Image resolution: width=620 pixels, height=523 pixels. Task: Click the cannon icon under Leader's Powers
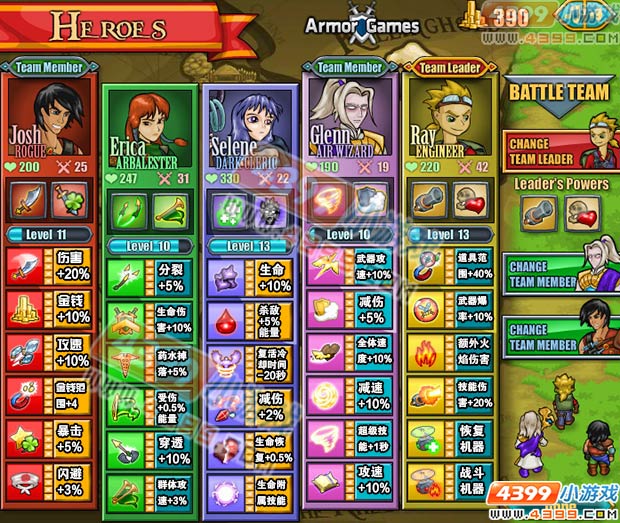[537, 212]
